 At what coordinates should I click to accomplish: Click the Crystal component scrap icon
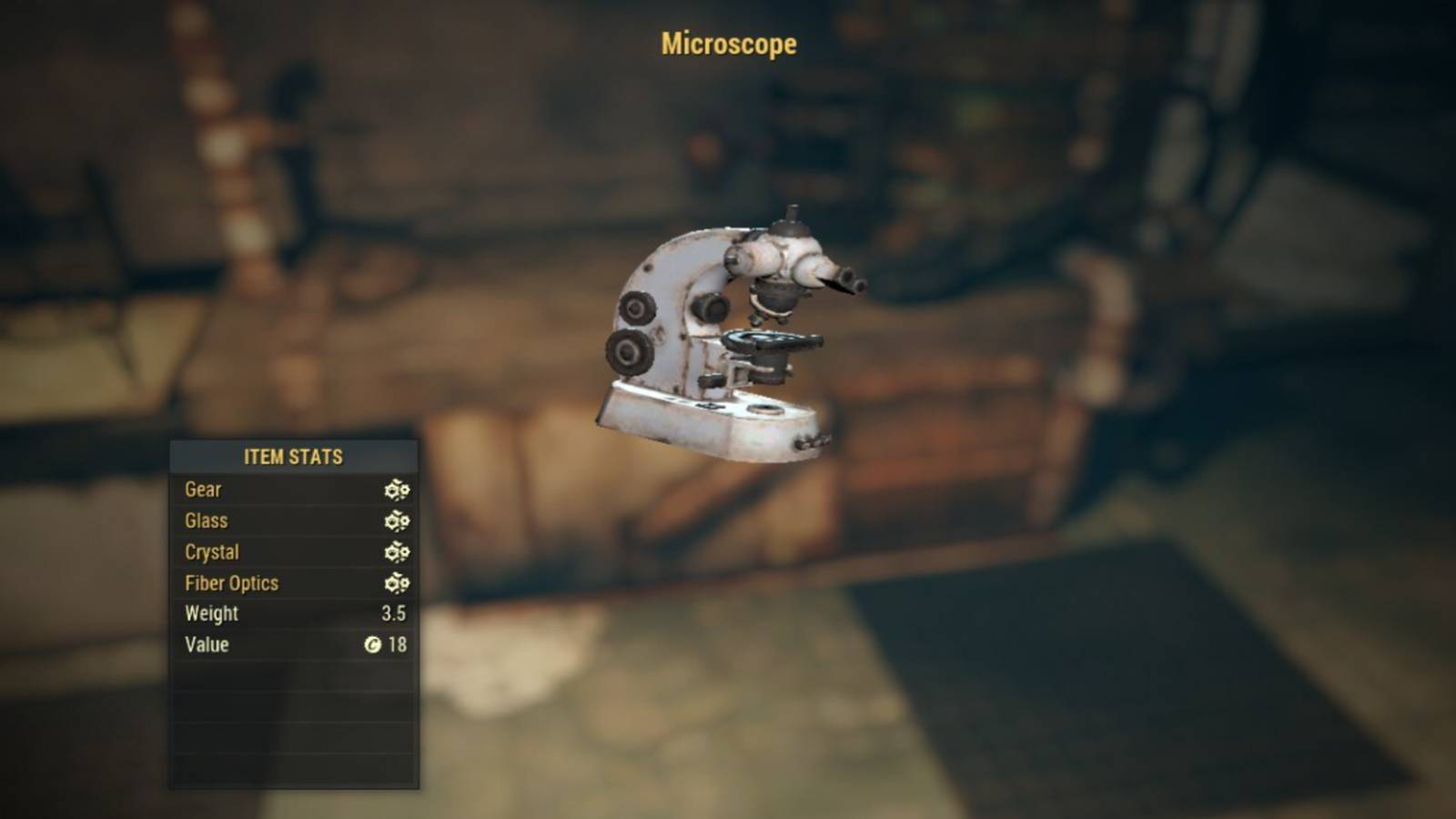point(395,551)
